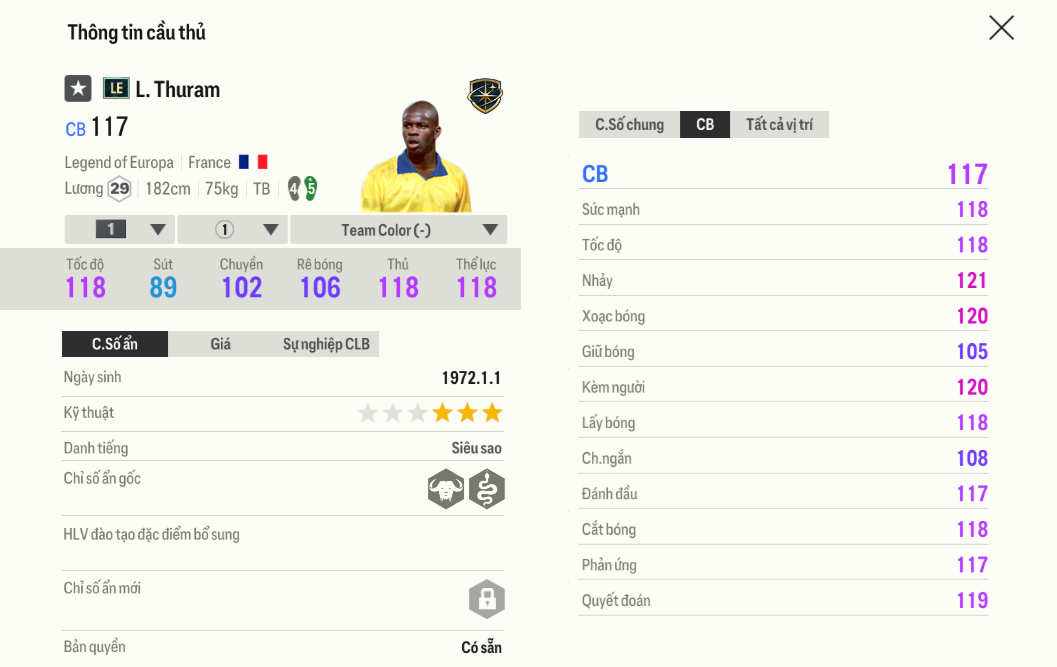
Task: Close the player info window
Action: click(1001, 28)
